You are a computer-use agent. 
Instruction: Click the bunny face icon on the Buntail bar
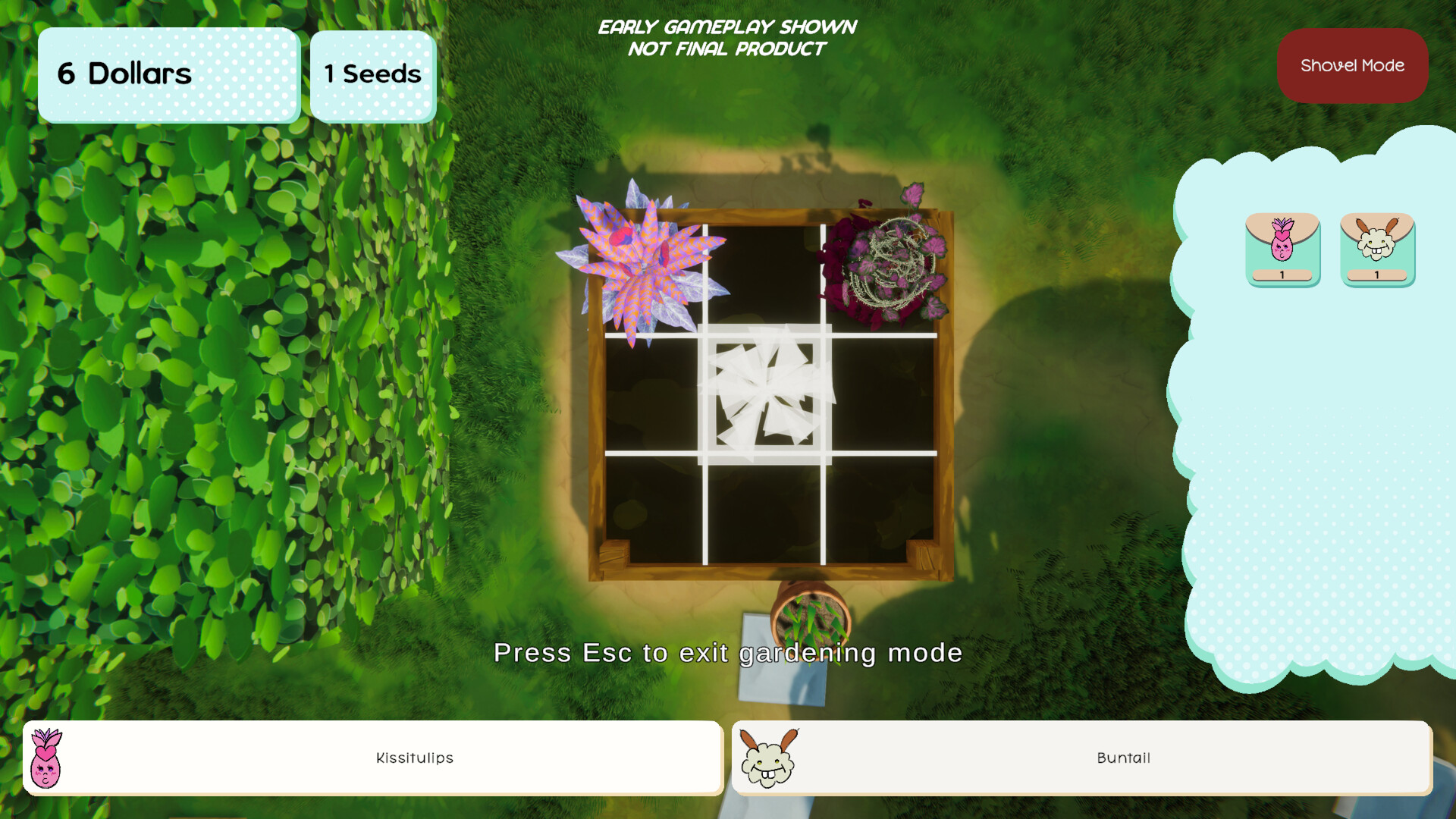point(767,758)
